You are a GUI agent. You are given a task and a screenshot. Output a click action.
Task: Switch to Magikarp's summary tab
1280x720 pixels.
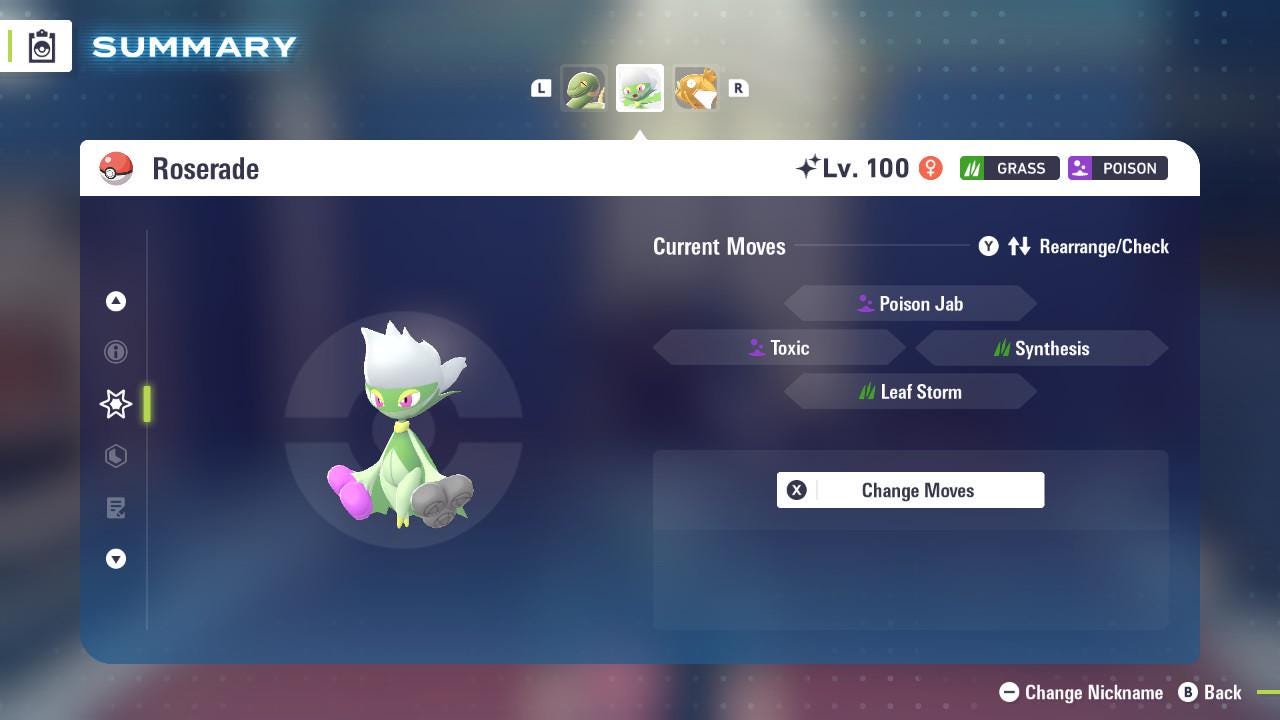click(695, 88)
